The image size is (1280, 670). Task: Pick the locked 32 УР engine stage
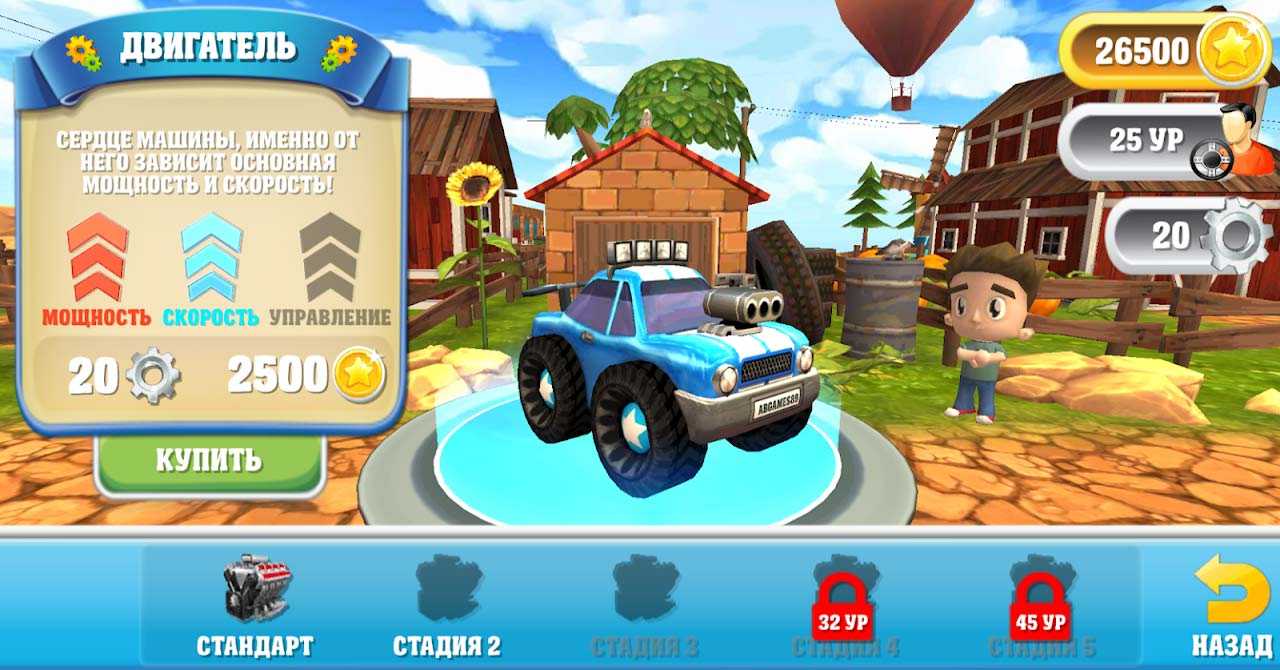click(845, 605)
